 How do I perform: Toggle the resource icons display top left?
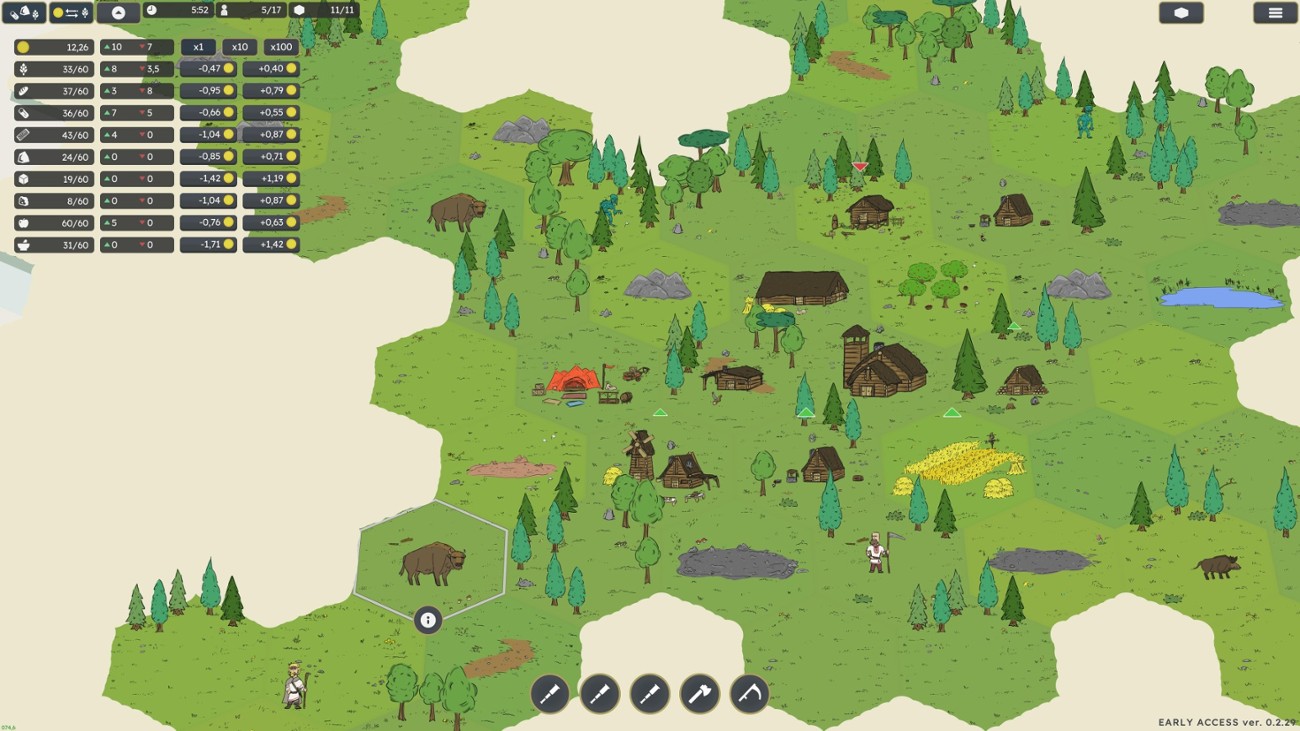tap(23, 13)
